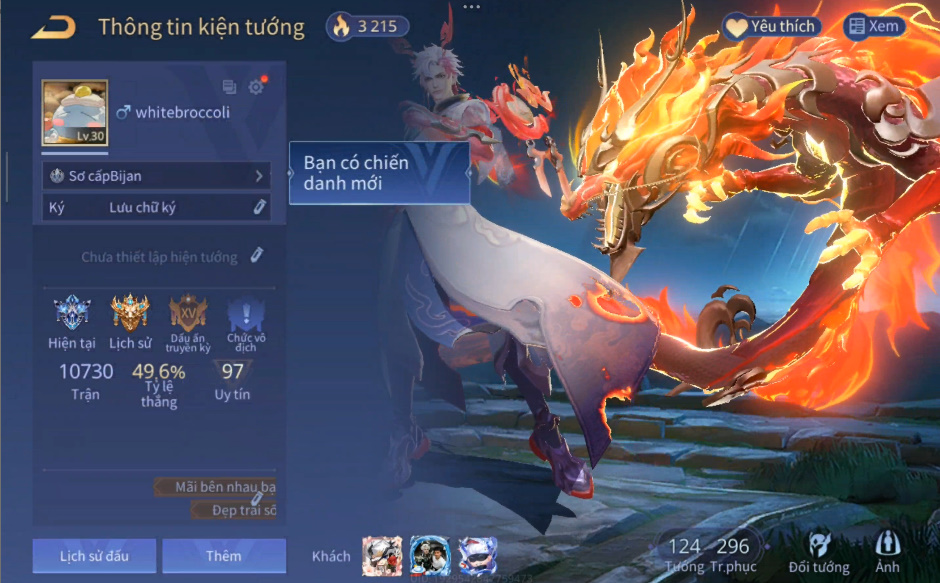Open the Xem view button
The width and height of the screenshot is (940, 583).
(874, 27)
